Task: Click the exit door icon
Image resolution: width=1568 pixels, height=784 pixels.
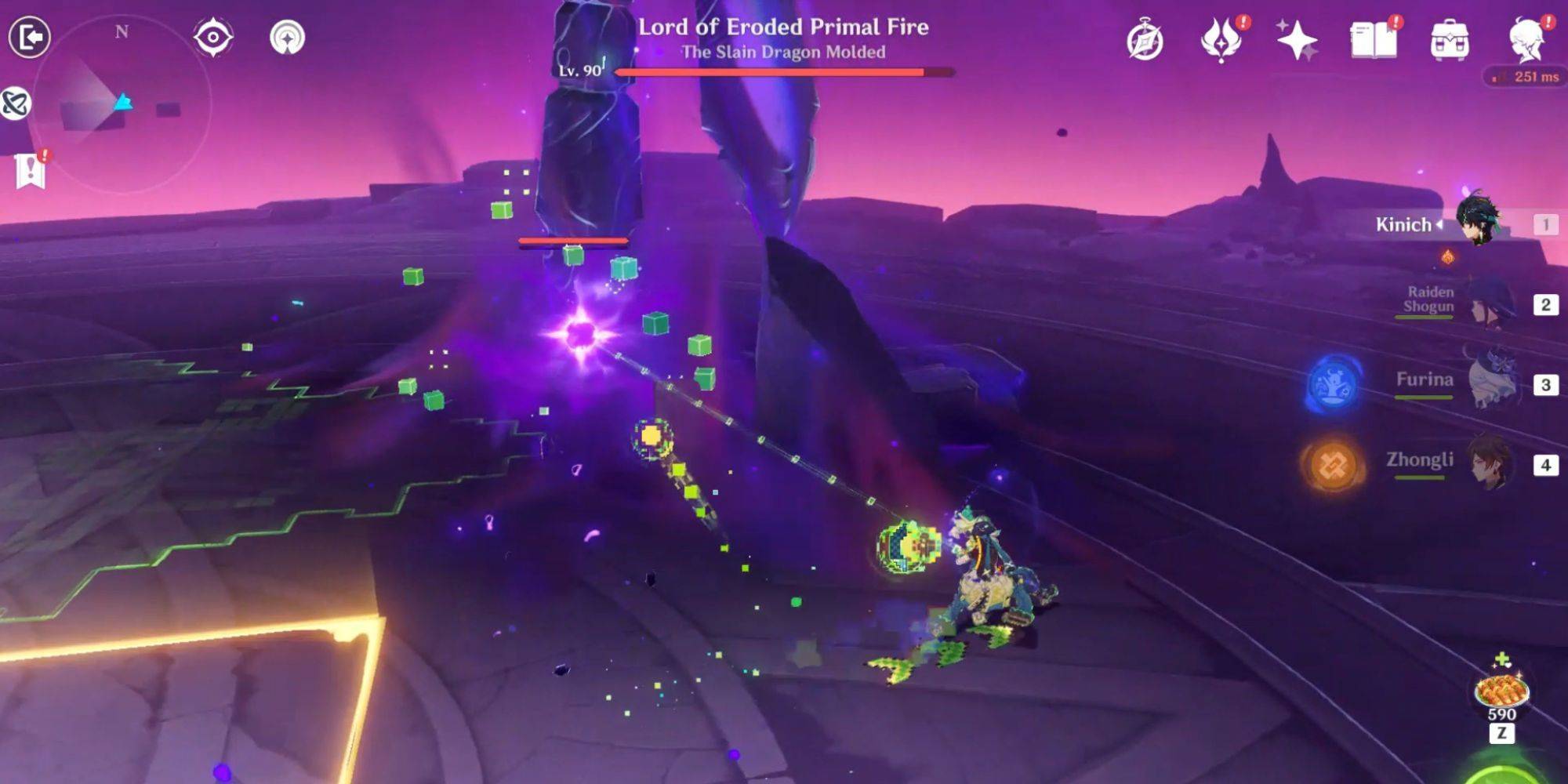Action: (30, 37)
